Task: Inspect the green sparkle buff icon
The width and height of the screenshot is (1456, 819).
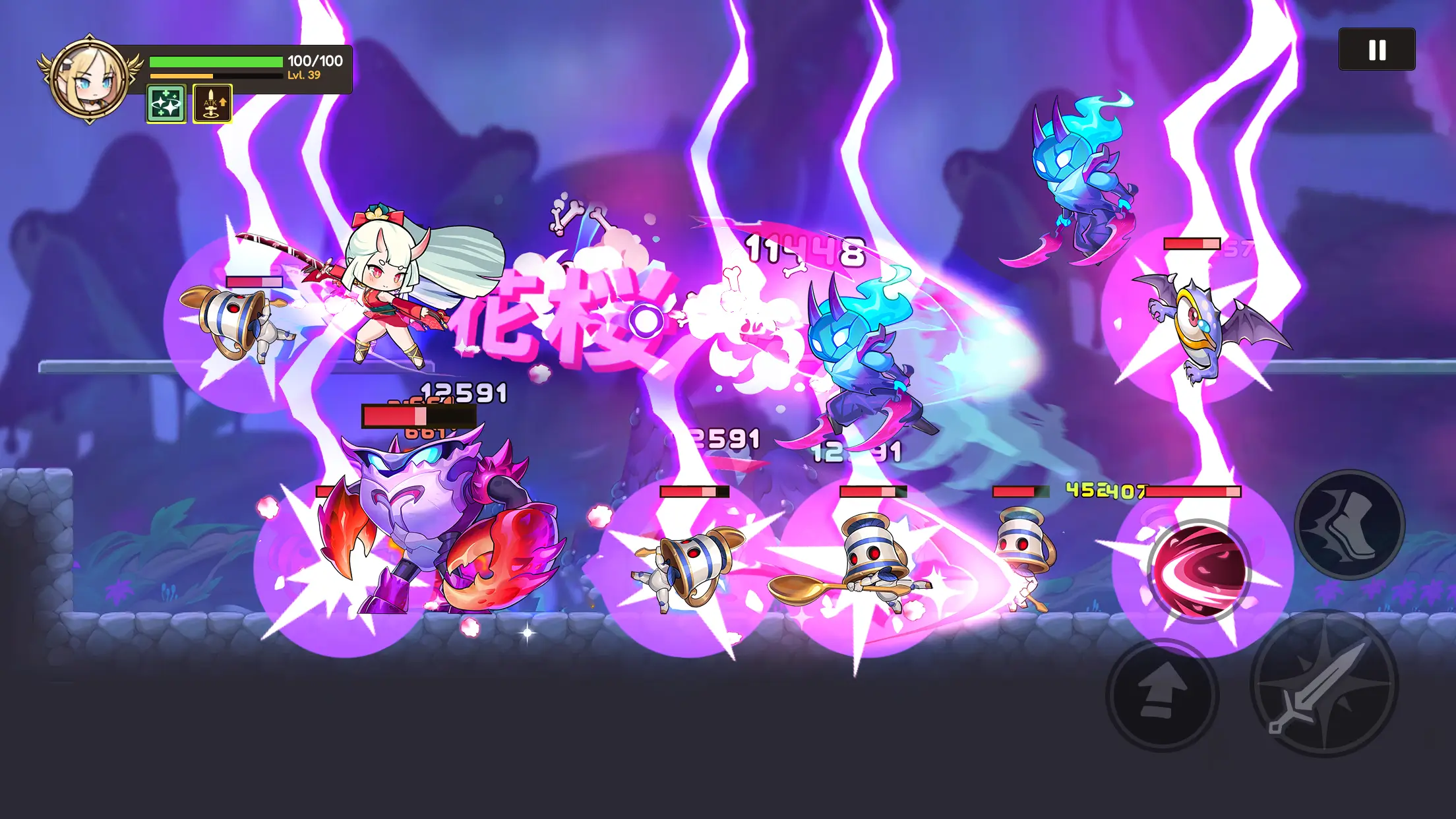Action: tap(166, 104)
